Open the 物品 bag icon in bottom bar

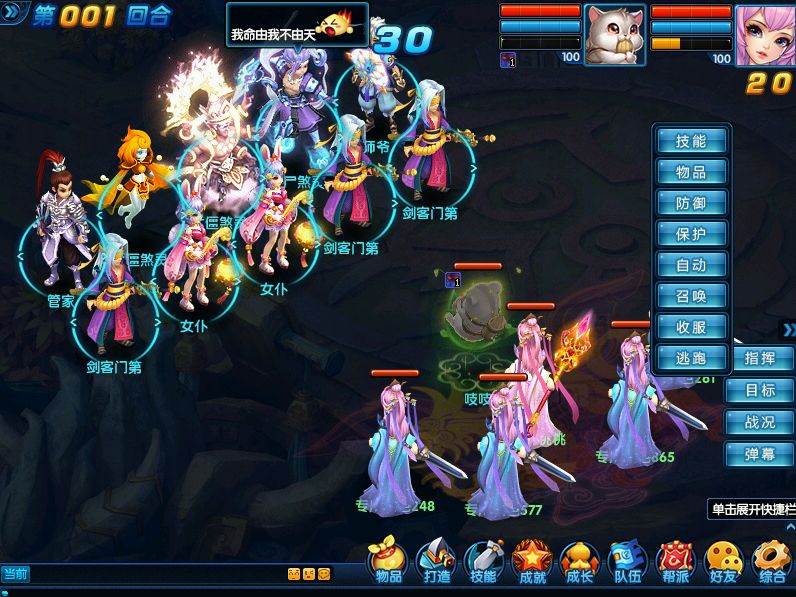[x=388, y=562]
